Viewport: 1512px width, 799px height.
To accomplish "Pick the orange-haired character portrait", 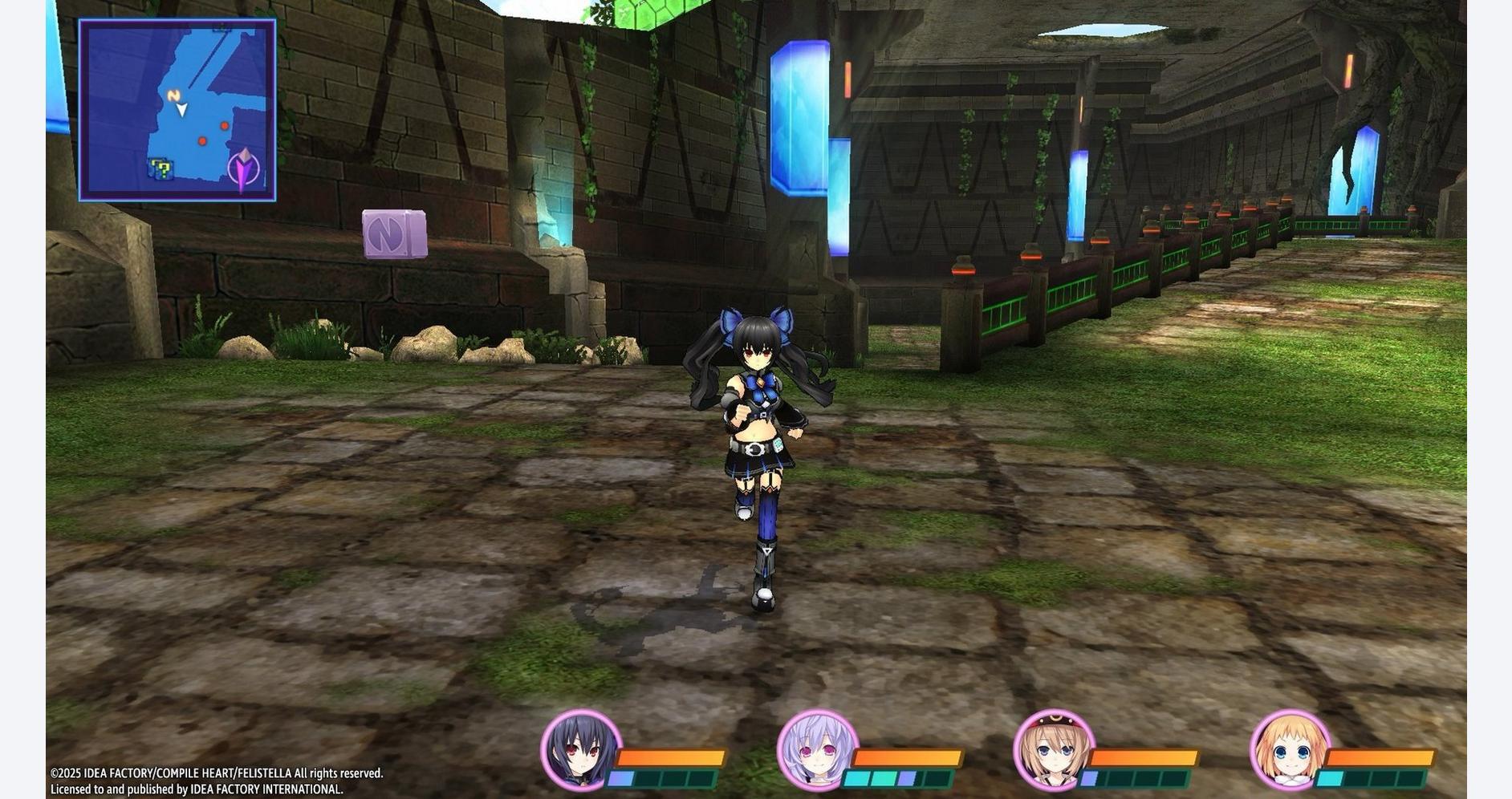I will pyautogui.click(x=1290, y=750).
